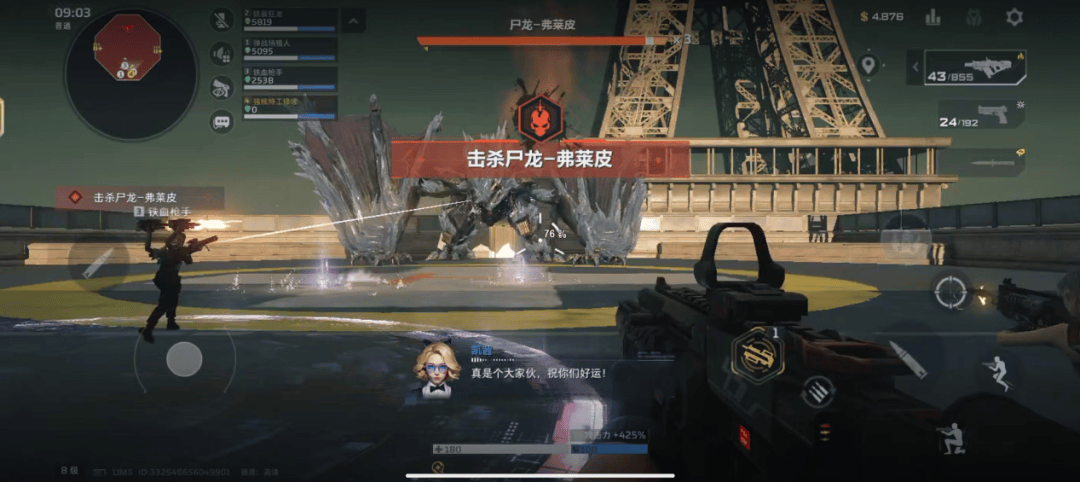Collapse the squad list with the arrow

[353, 19]
